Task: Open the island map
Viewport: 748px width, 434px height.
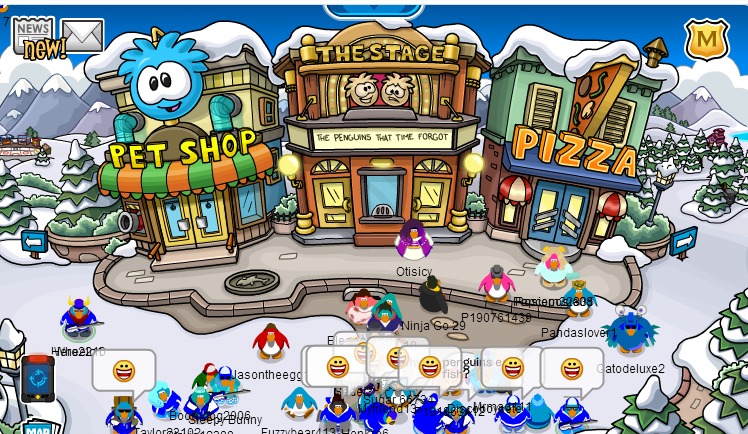Action: (38, 428)
